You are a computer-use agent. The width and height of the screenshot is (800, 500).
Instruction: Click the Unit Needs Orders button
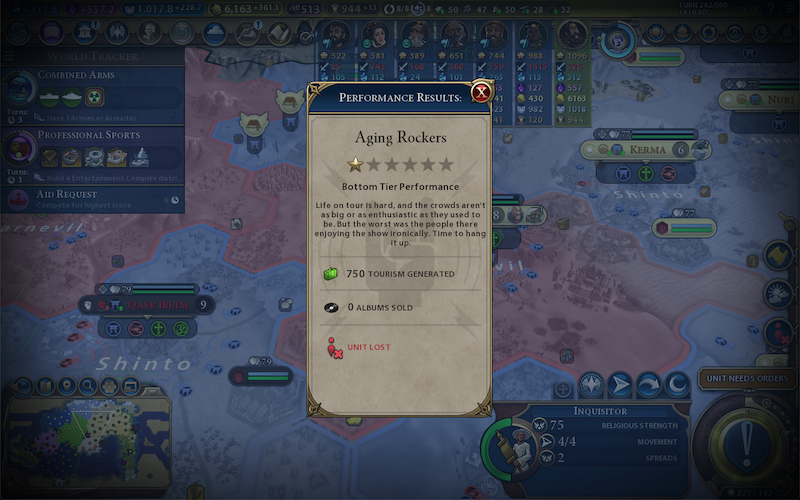[x=744, y=378]
